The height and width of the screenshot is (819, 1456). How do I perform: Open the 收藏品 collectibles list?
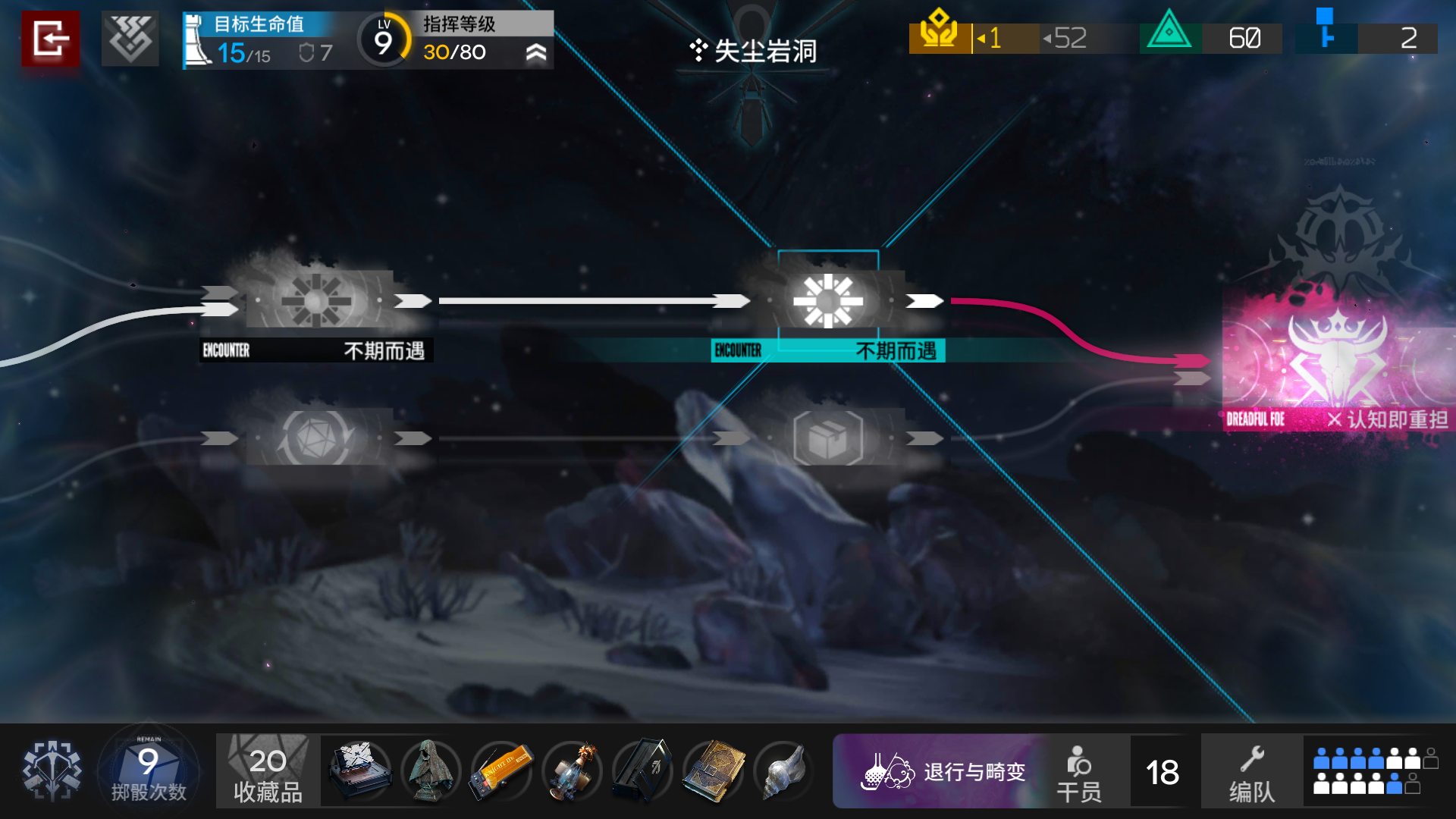(x=268, y=770)
